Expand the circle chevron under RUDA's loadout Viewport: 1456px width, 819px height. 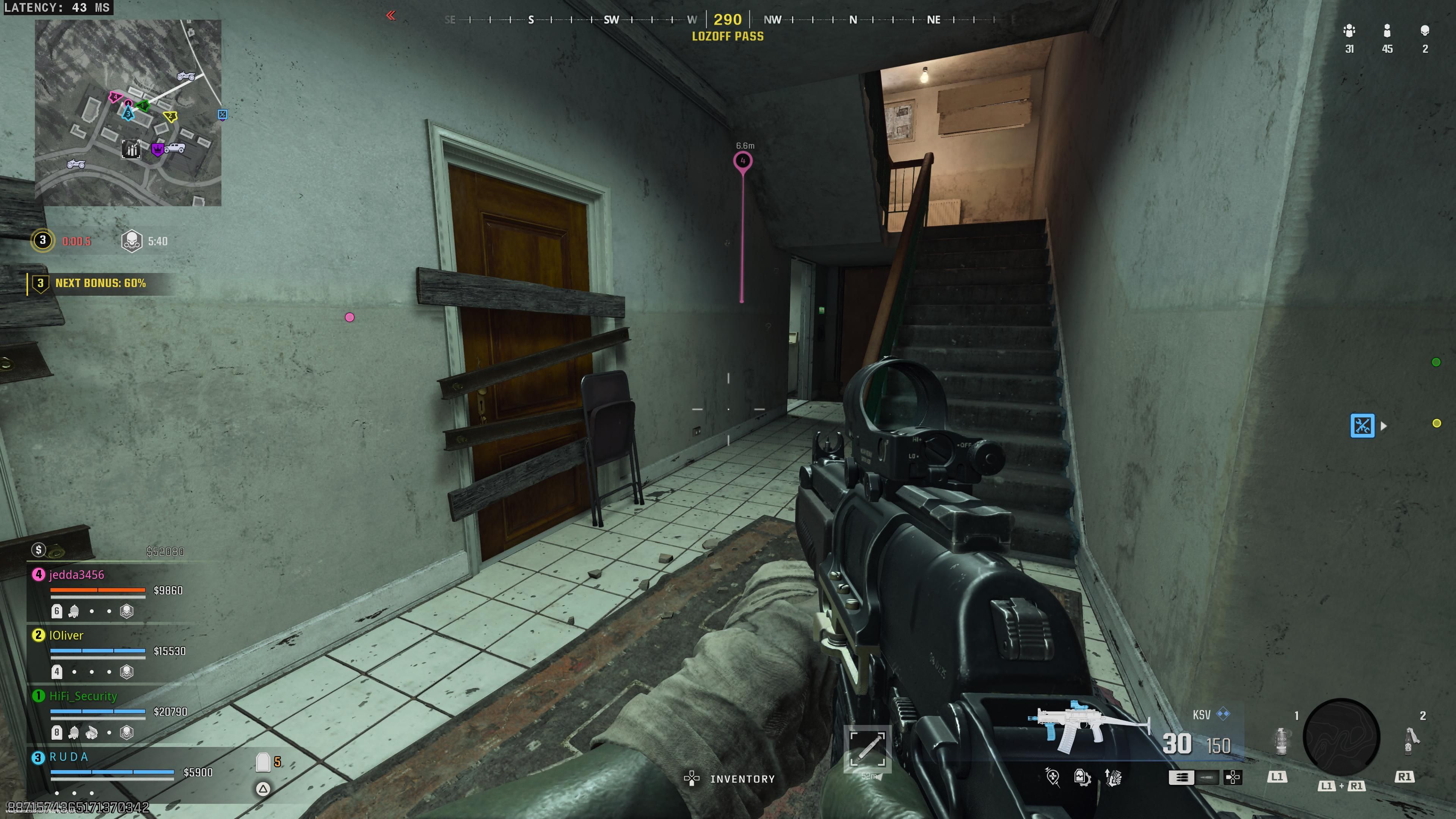point(264,789)
